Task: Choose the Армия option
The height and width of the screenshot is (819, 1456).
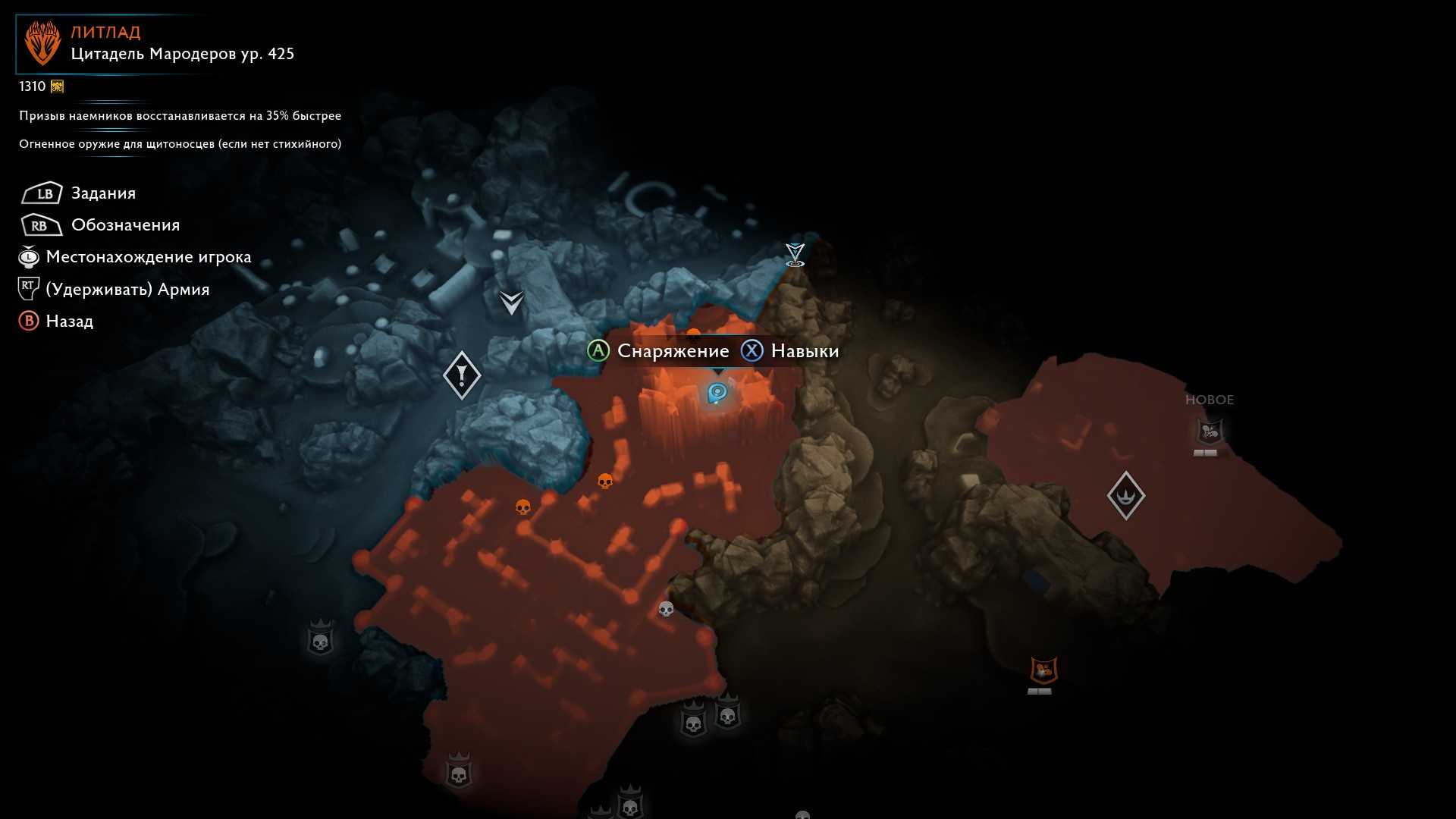Action: (127, 290)
